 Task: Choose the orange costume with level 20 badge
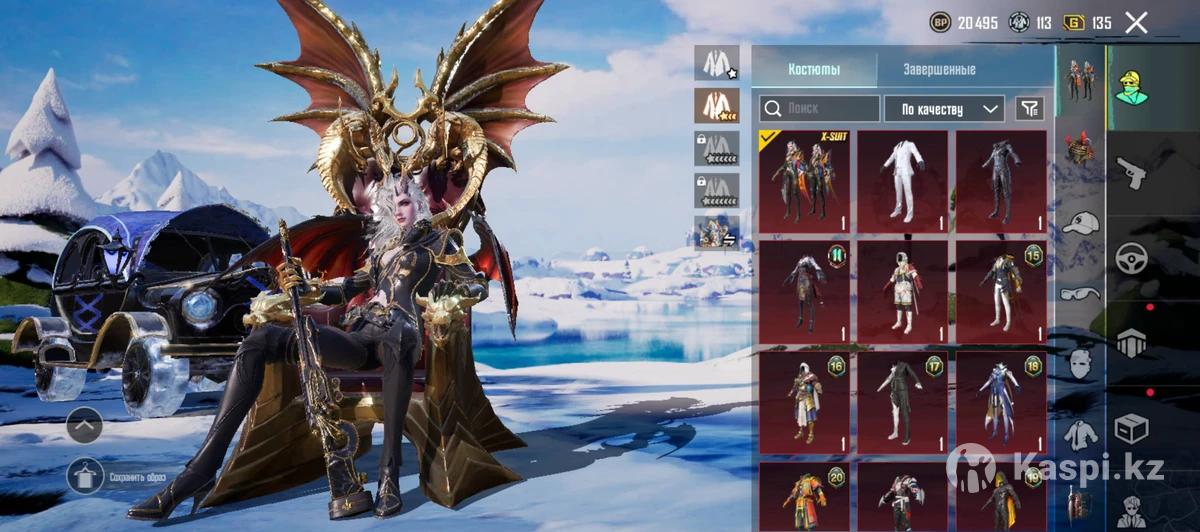tap(803, 495)
